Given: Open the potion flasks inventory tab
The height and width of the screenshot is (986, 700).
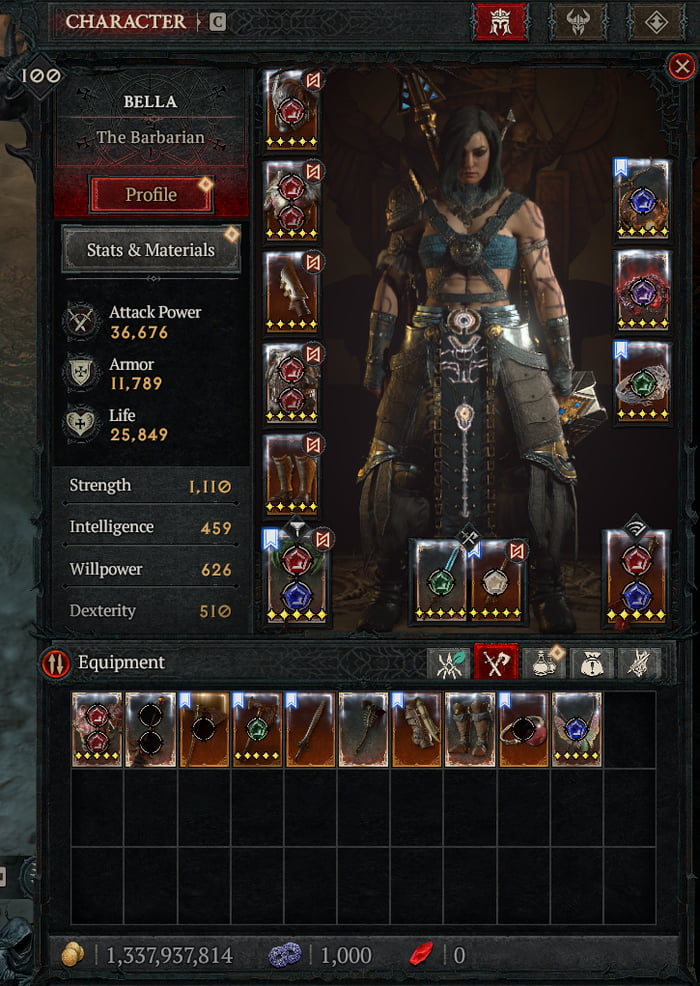Looking at the screenshot, I should 543,662.
